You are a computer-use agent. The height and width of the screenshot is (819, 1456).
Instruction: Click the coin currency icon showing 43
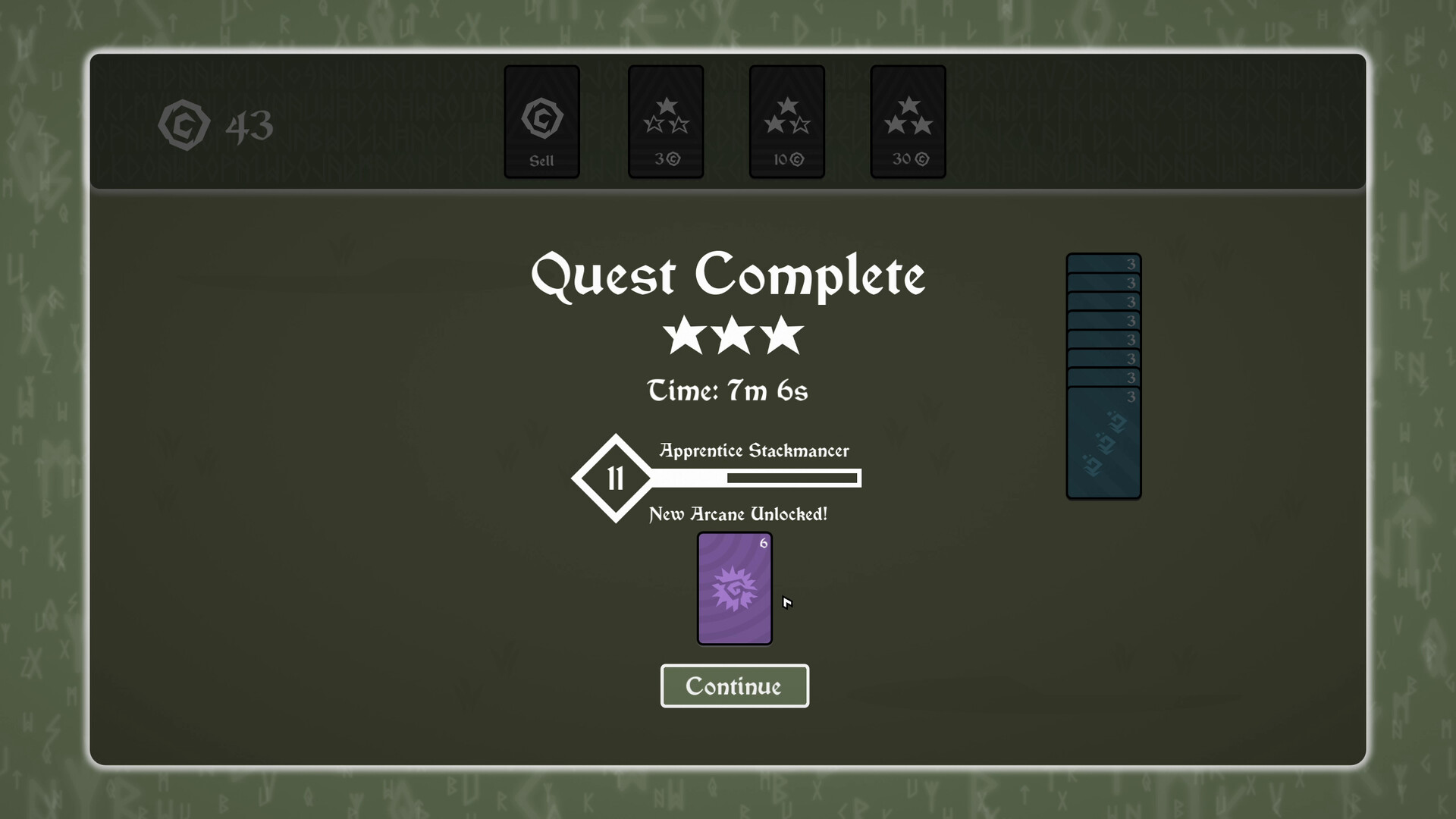pos(184,124)
